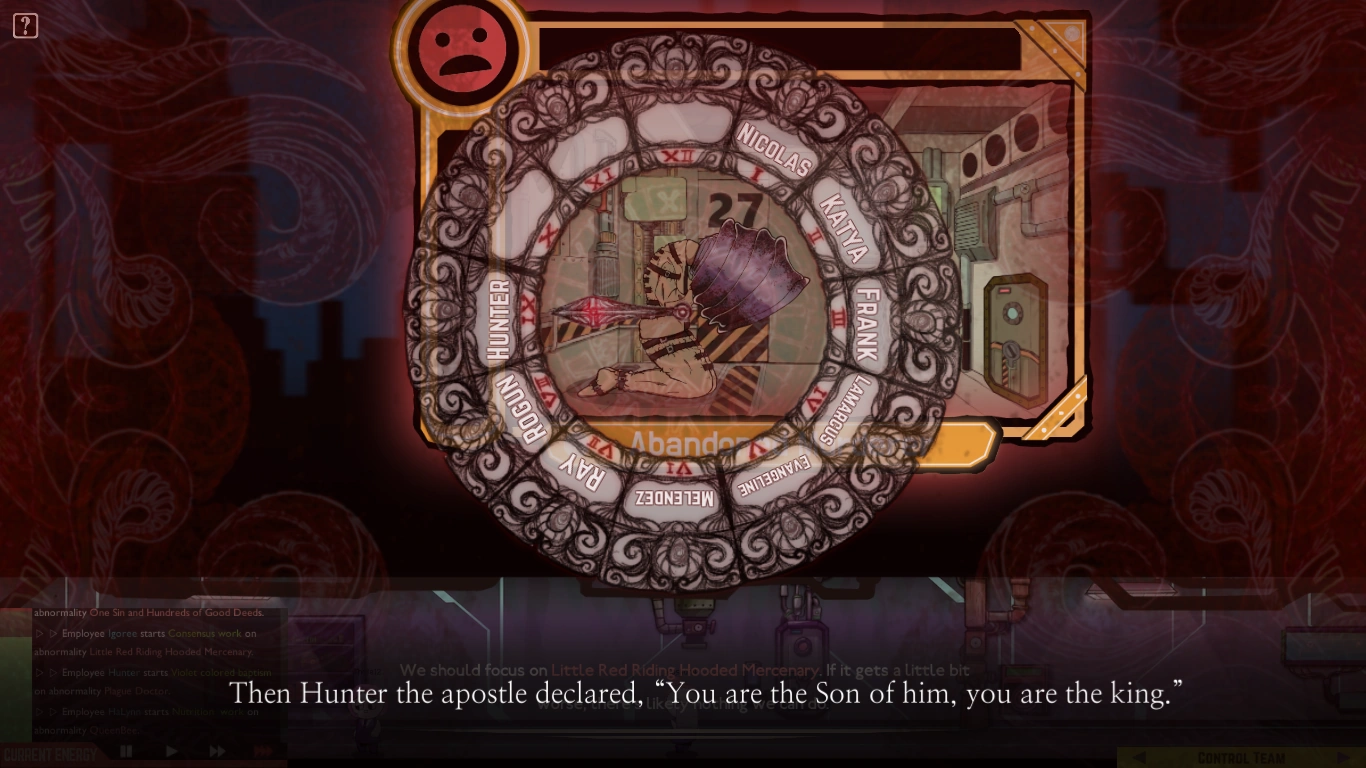Viewport: 1366px width, 768px height.
Task: Activate the red triple-arrow maximum speed icon
Action: pos(265,751)
